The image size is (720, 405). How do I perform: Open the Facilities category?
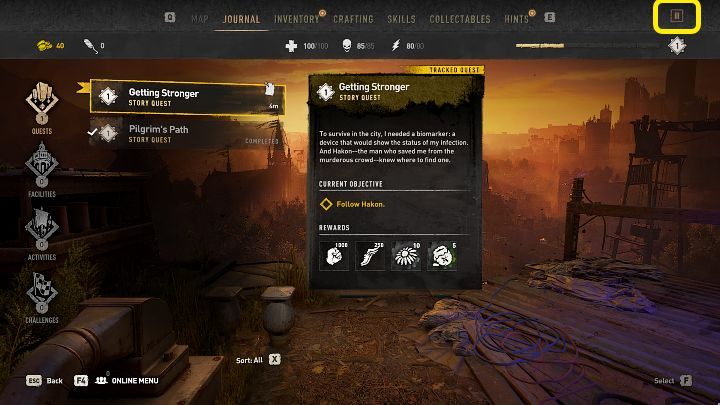[x=42, y=167]
